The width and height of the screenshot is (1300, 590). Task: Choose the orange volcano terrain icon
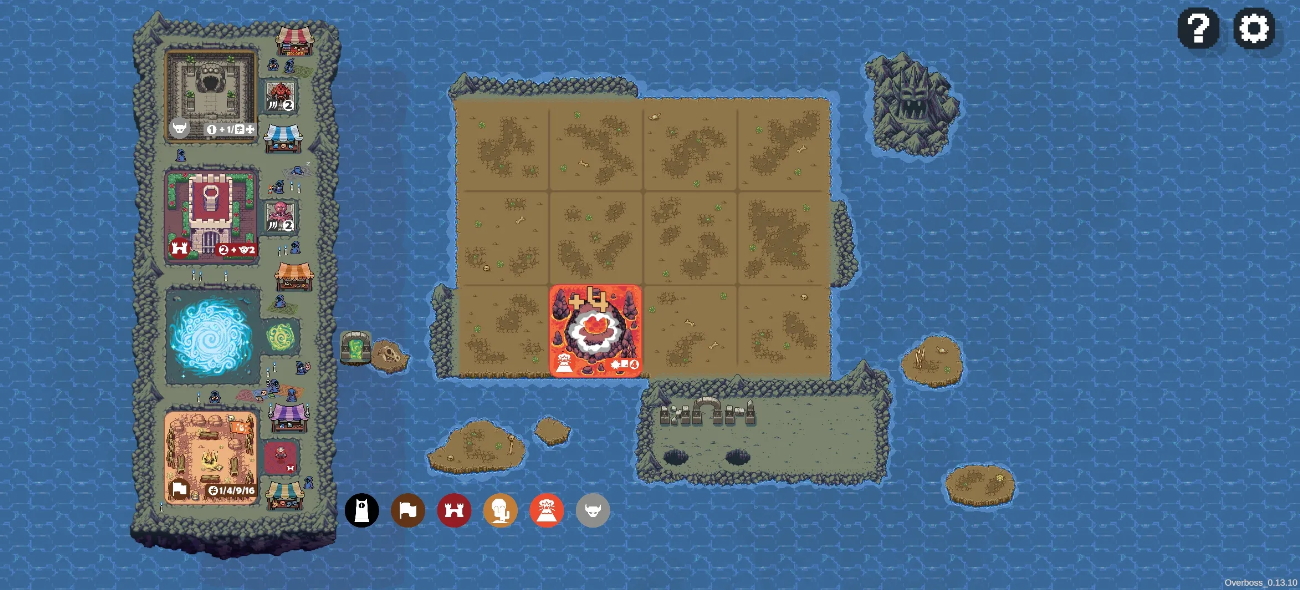[547, 510]
